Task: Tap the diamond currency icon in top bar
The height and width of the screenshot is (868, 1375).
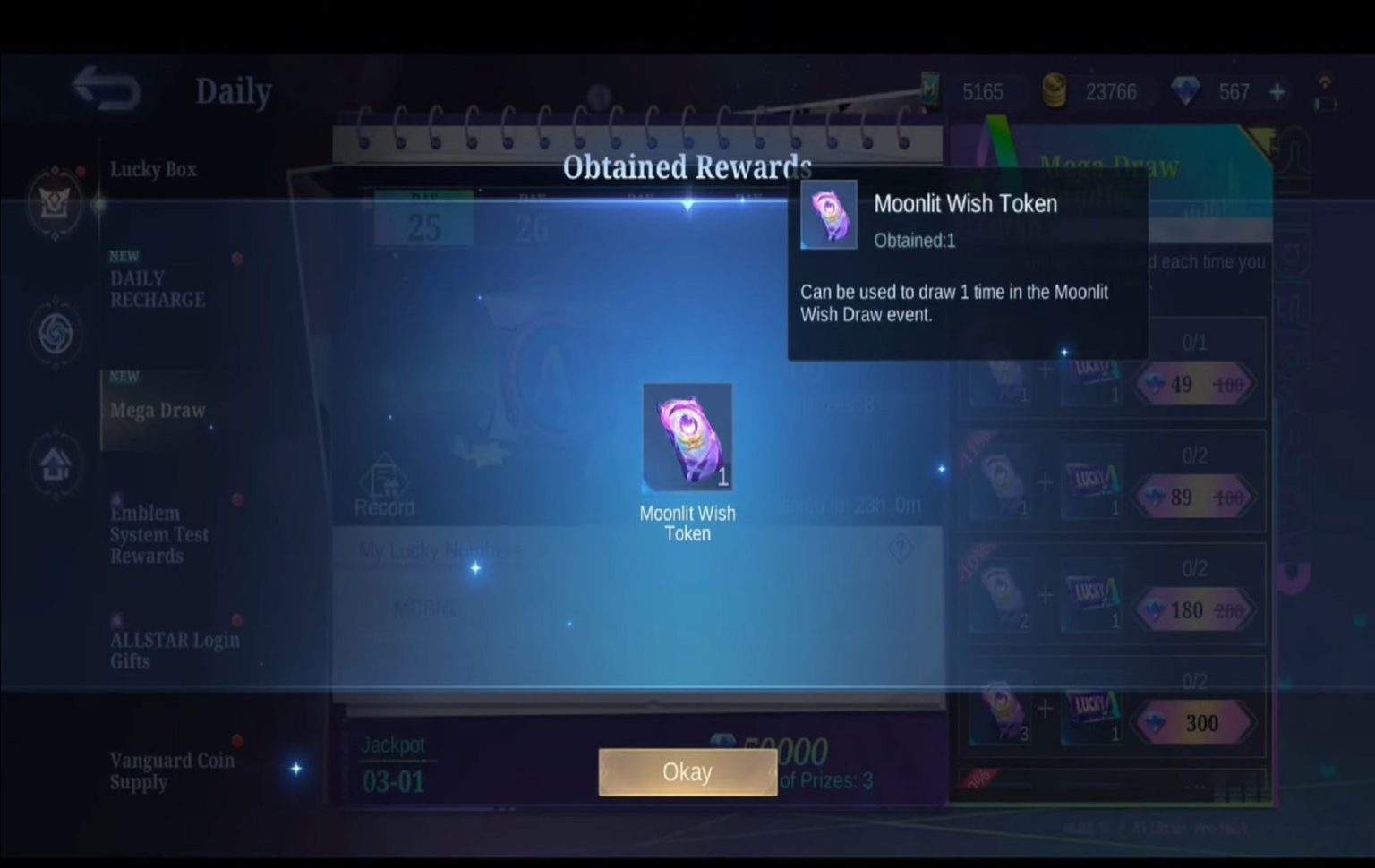Action: [1187, 91]
